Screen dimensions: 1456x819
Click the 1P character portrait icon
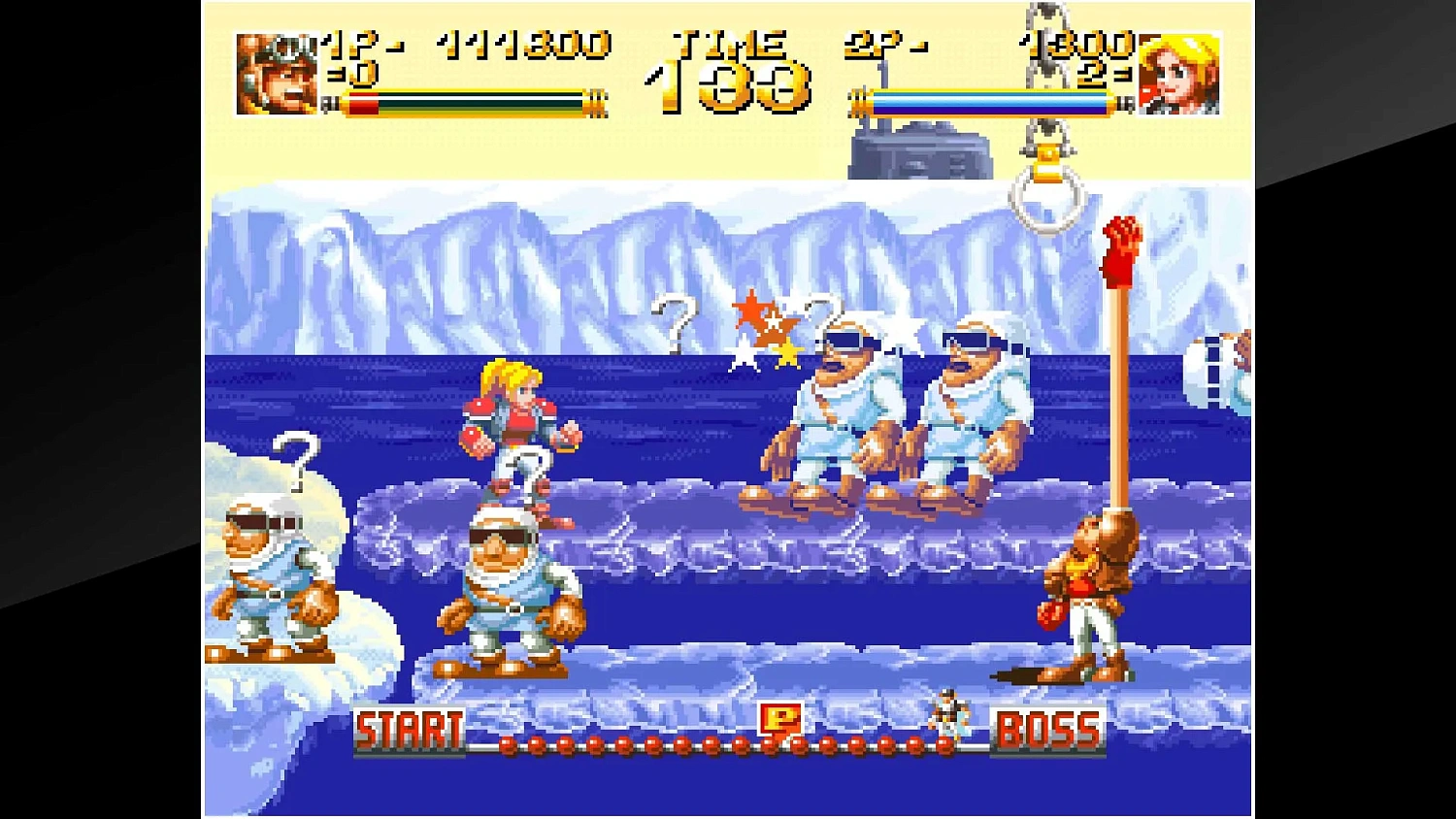(x=275, y=73)
